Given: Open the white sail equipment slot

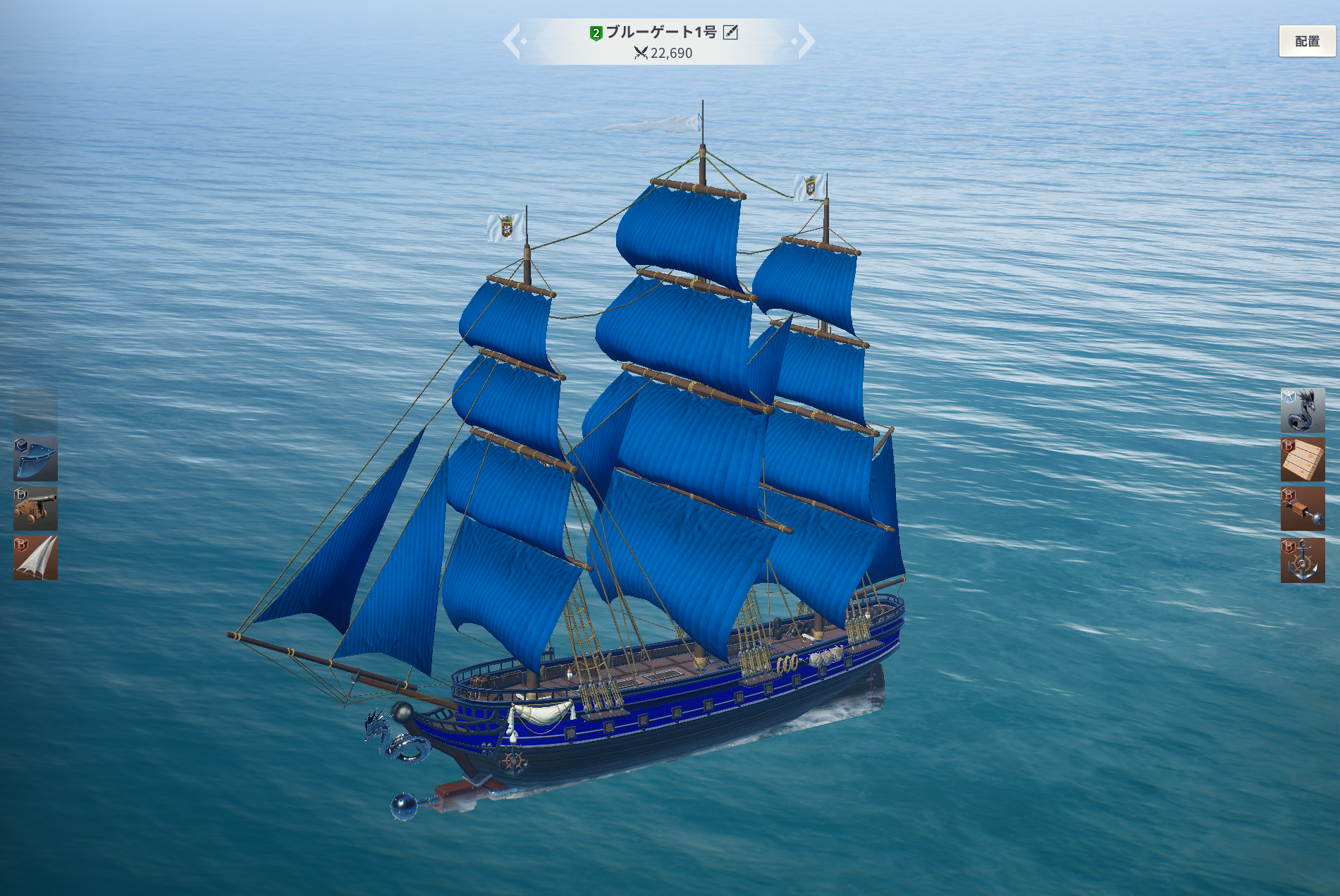Looking at the screenshot, I should pos(35,558).
